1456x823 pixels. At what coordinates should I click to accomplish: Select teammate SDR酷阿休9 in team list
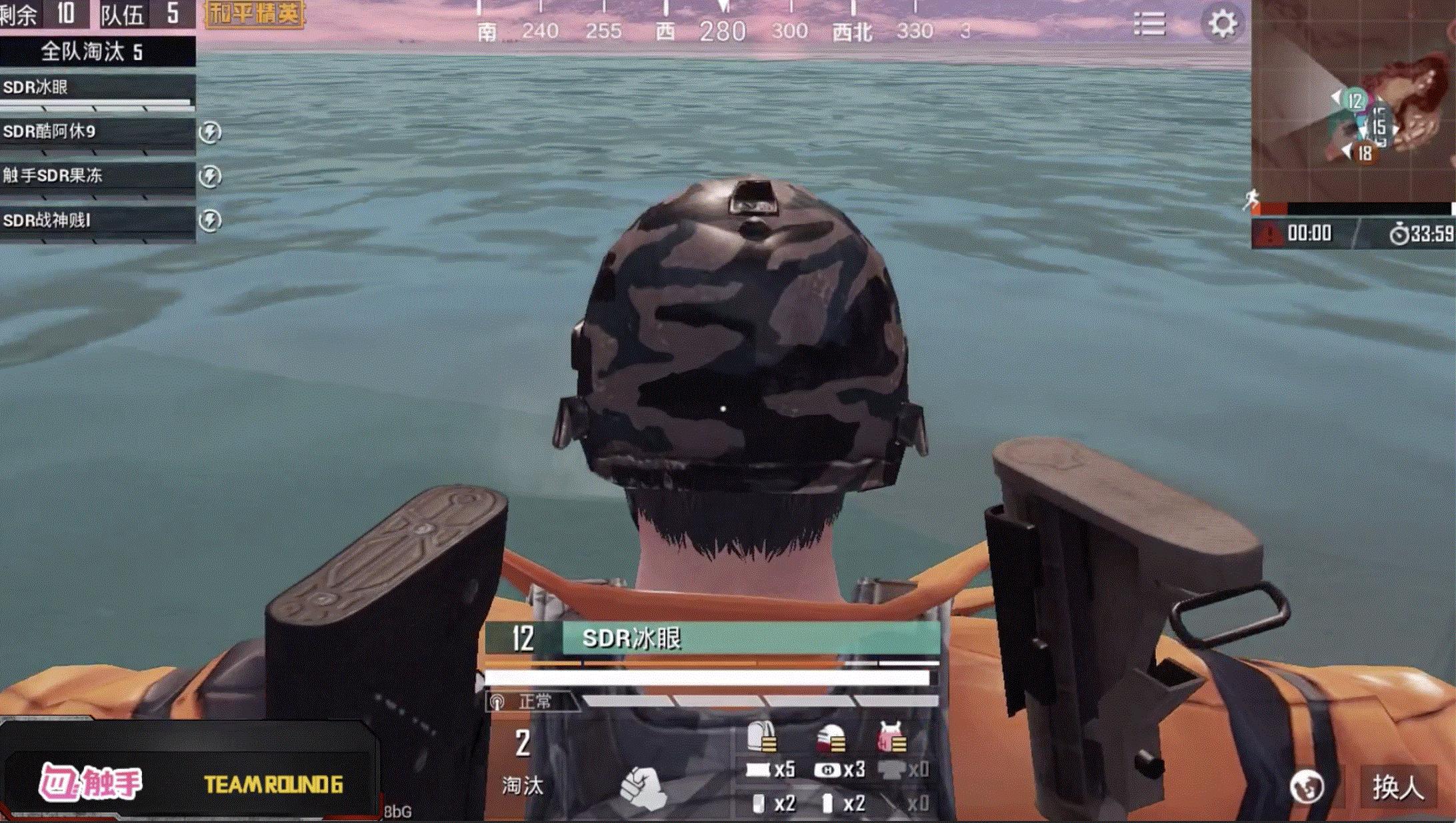[x=97, y=132]
